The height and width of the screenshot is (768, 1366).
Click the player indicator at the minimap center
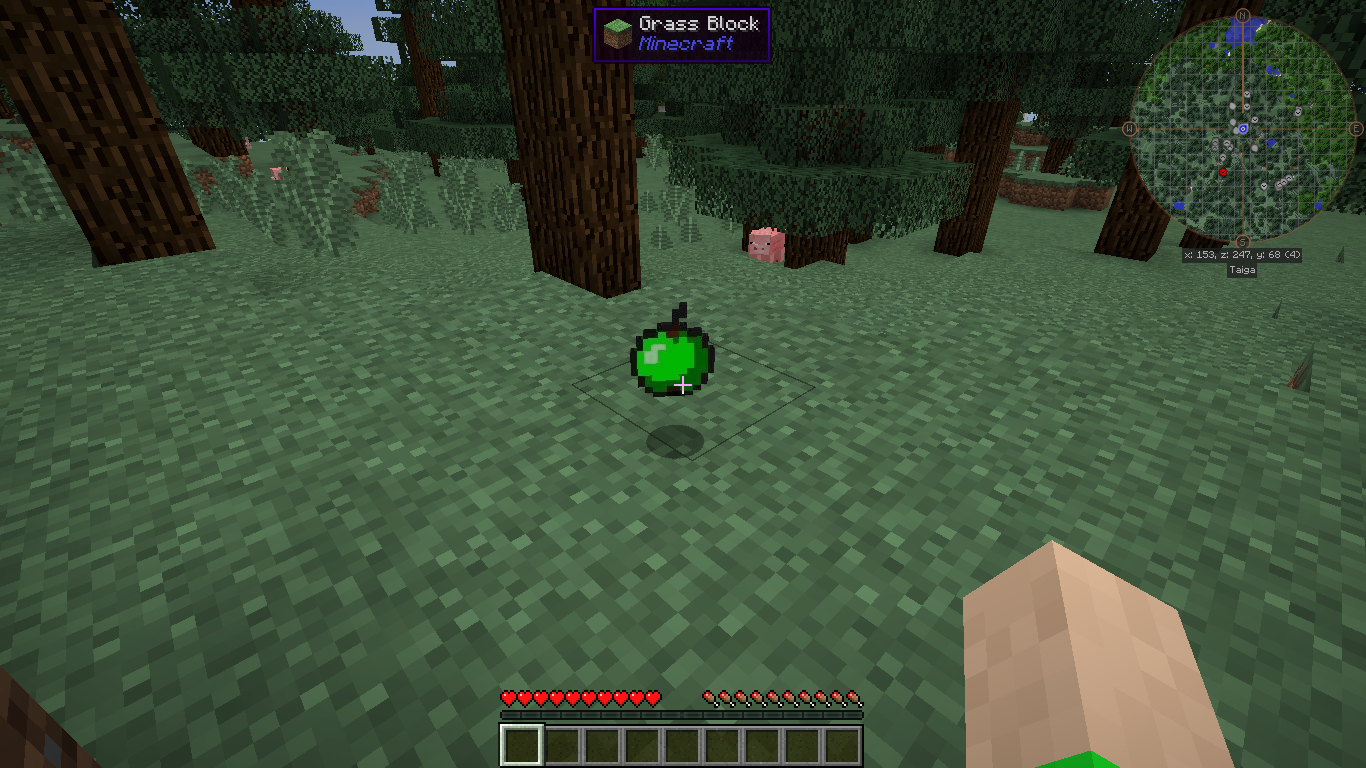[x=1242, y=128]
